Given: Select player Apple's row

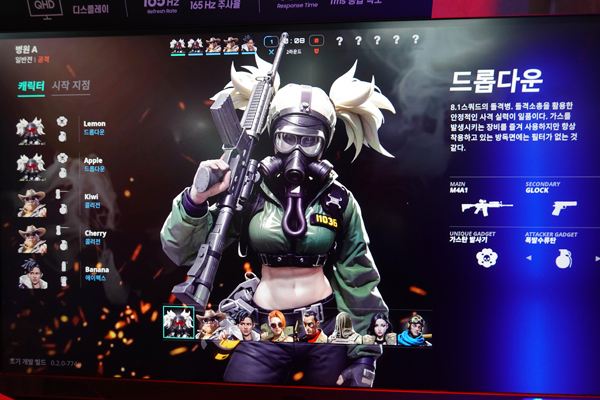Looking at the screenshot, I should point(60,163).
